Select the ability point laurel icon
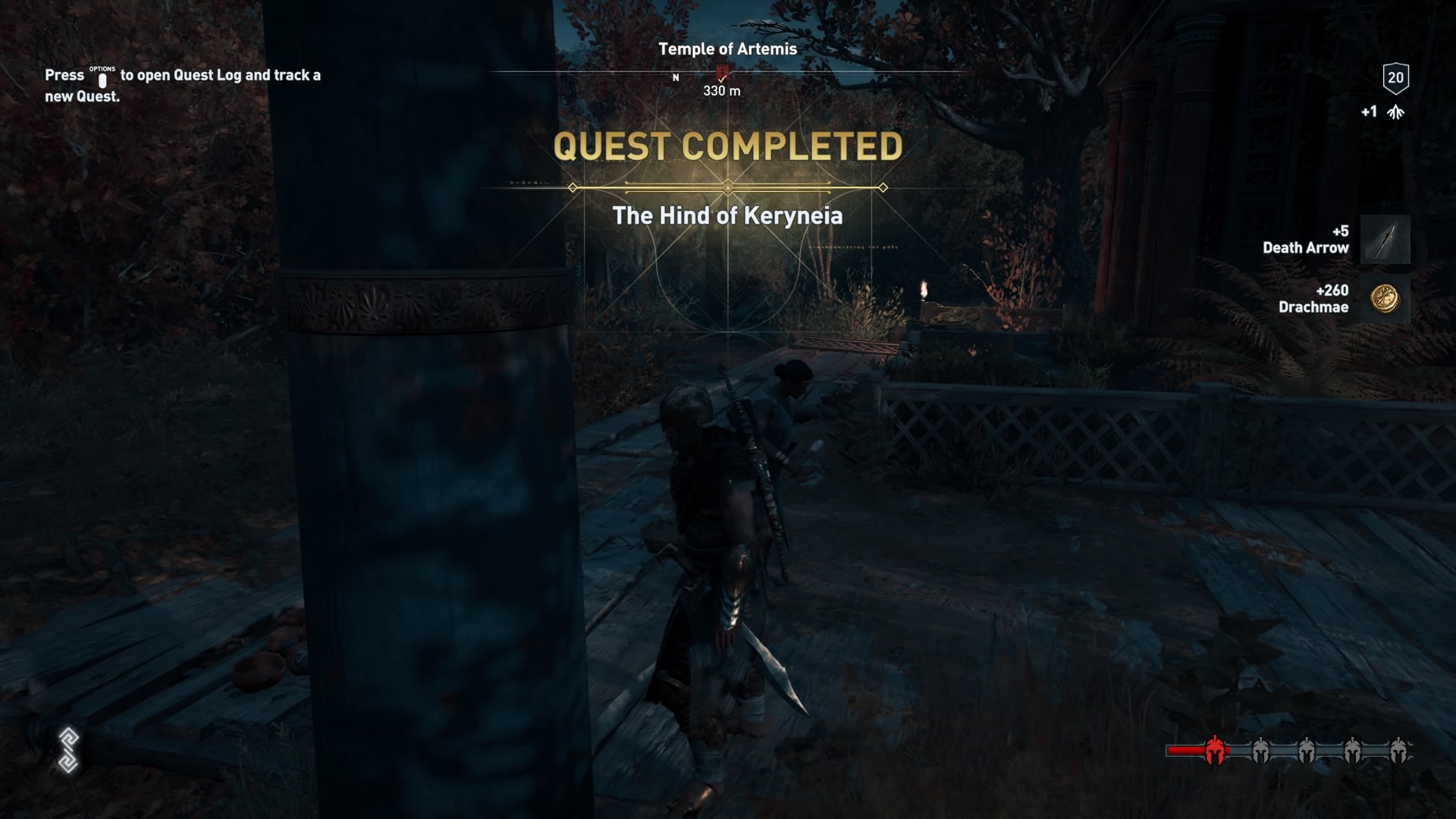 coord(1395,111)
